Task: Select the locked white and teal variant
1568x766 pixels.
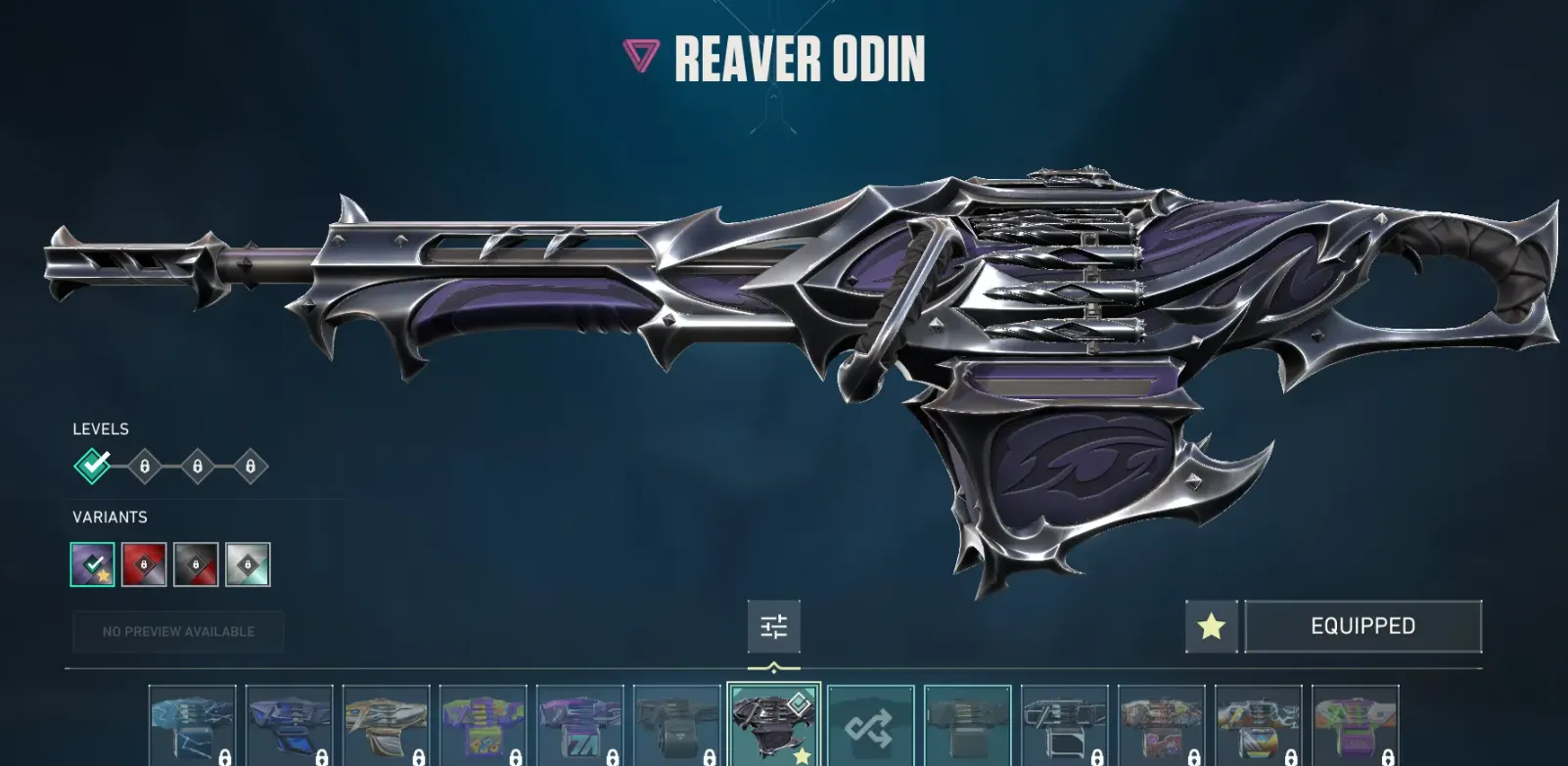Action: pos(248,564)
